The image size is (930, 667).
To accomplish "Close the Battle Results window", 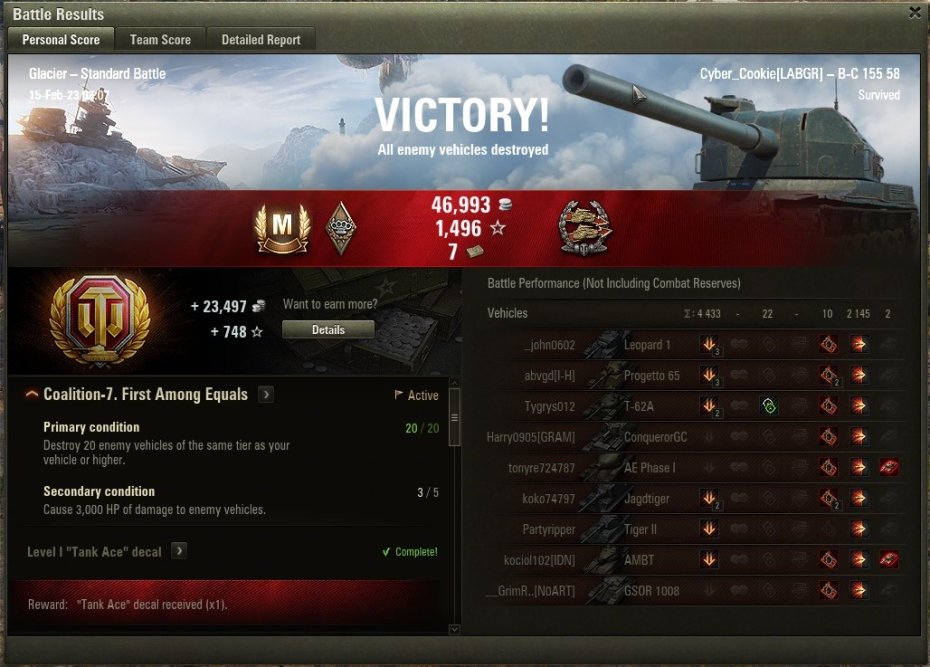I will (915, 13).
